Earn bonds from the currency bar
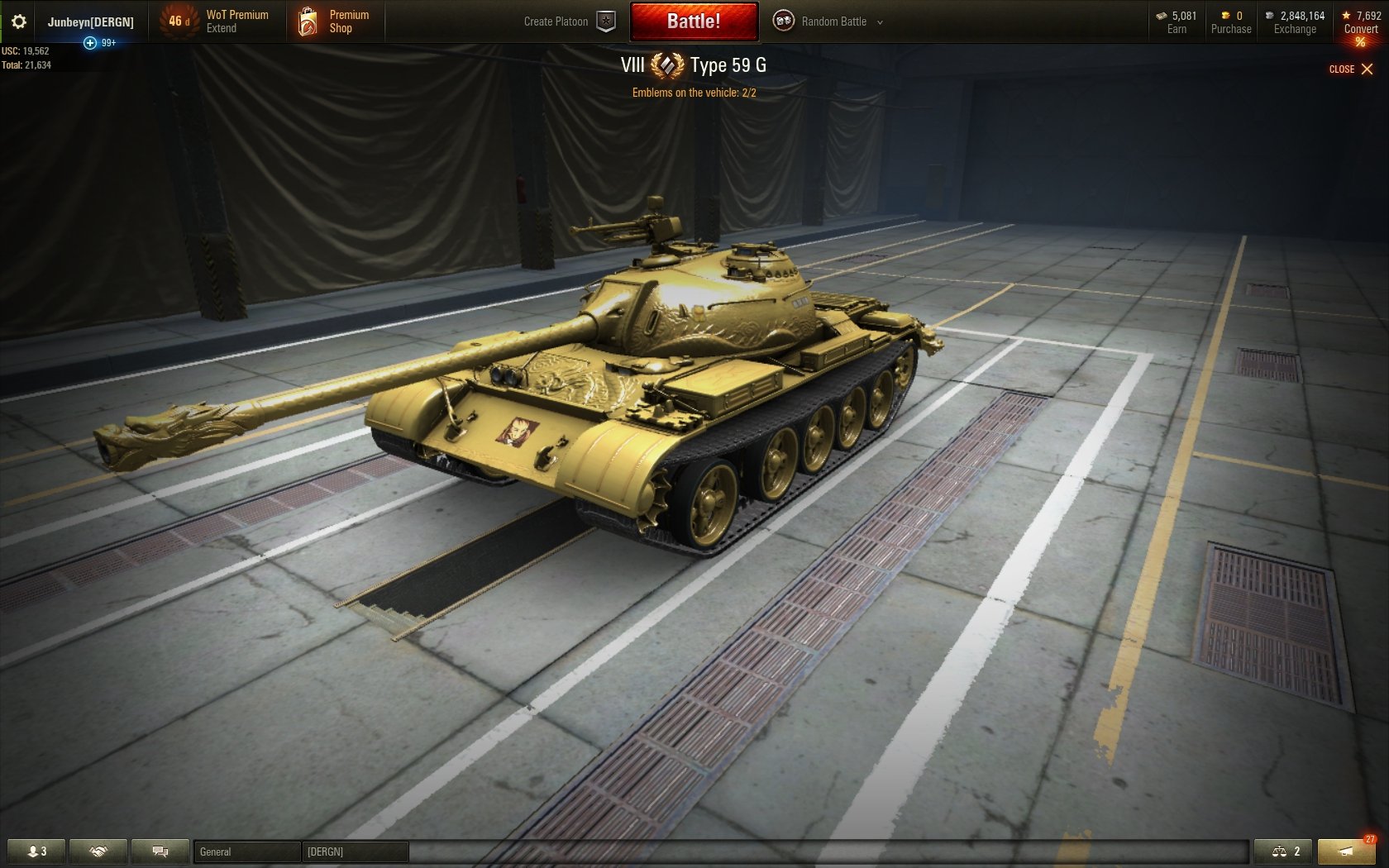The image size is (1389, 868). (1177, 22)
